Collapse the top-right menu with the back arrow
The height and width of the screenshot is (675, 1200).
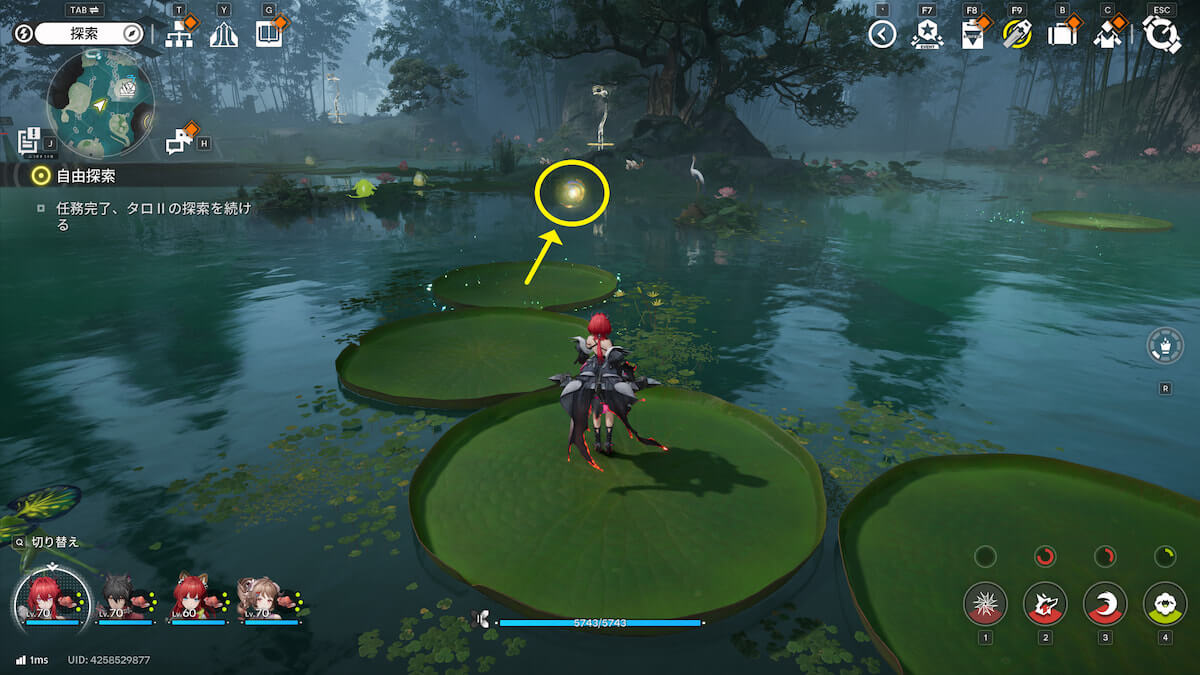(881, 35)
